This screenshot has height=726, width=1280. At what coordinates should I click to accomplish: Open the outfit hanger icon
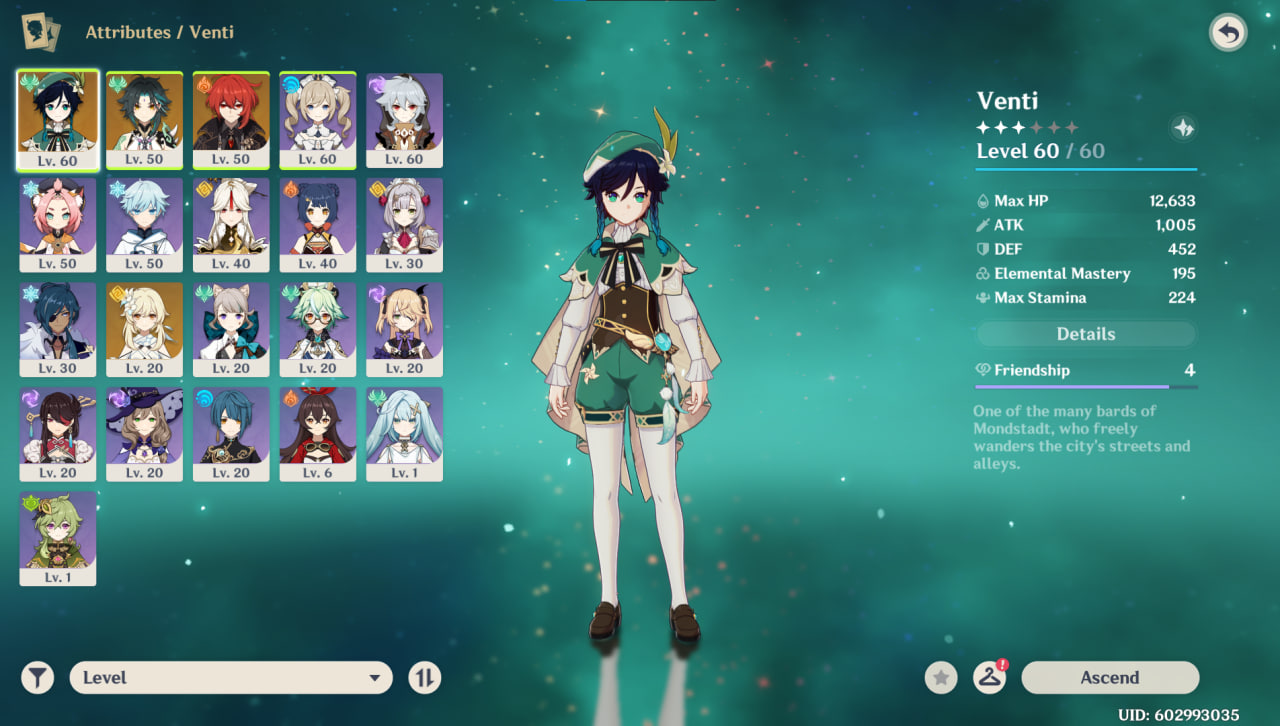click(989, 677)
